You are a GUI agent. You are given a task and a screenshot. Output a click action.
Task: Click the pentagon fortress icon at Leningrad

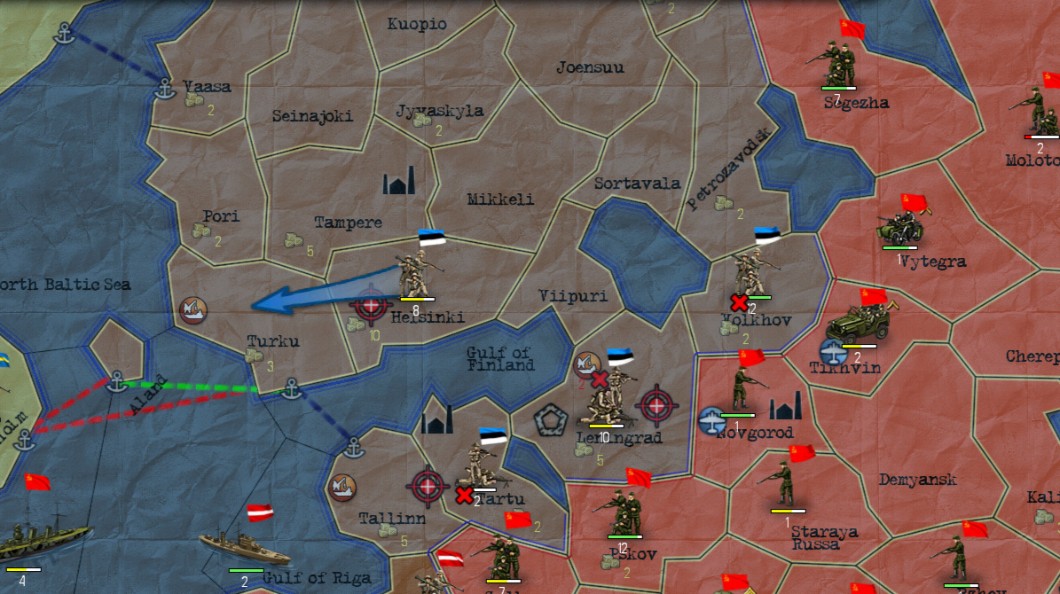(x=550, y=419)
